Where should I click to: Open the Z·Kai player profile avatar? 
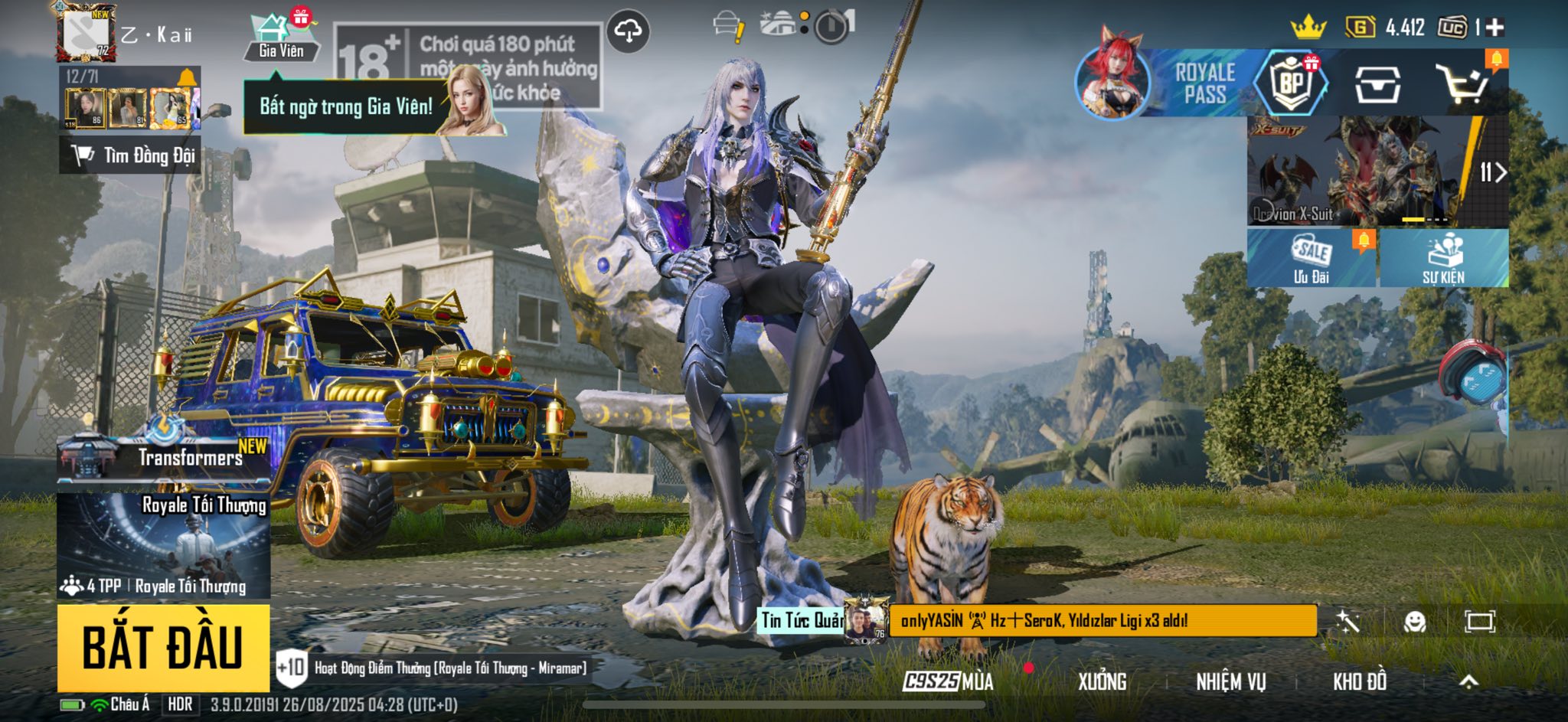[x=86, y=34]
